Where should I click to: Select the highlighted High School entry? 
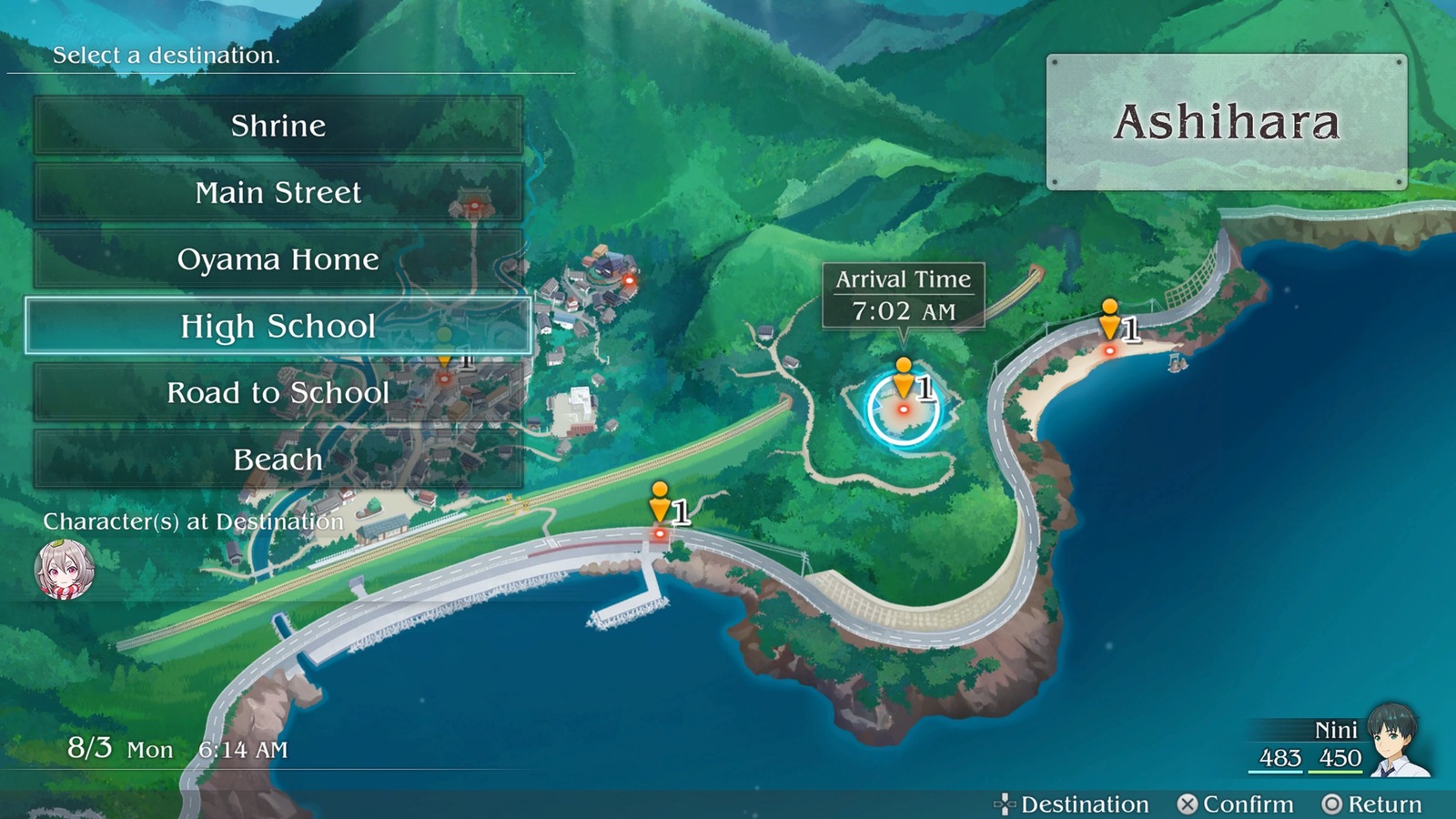278,326
